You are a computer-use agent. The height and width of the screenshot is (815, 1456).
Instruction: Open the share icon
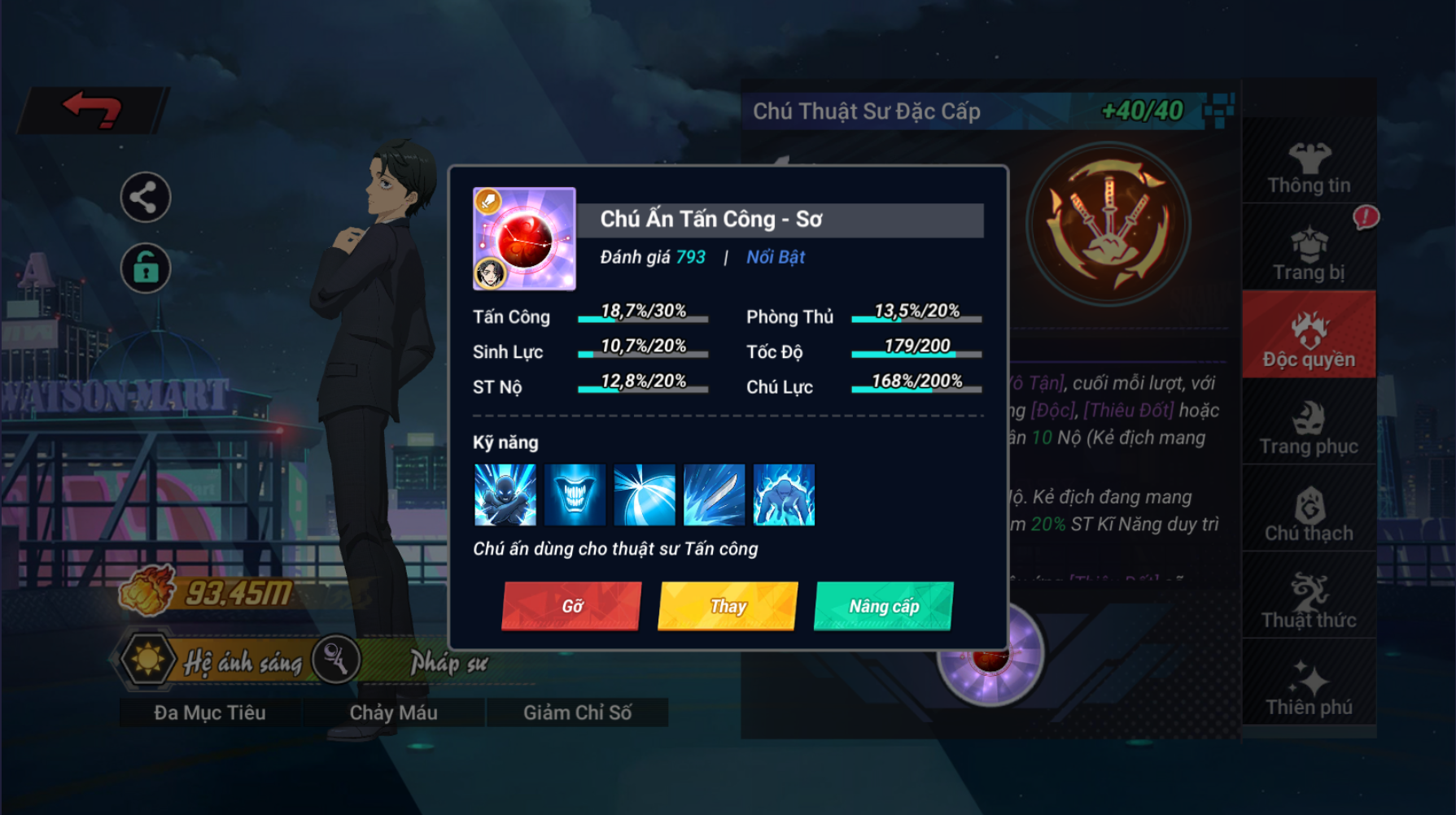click(x=145, y=198)
